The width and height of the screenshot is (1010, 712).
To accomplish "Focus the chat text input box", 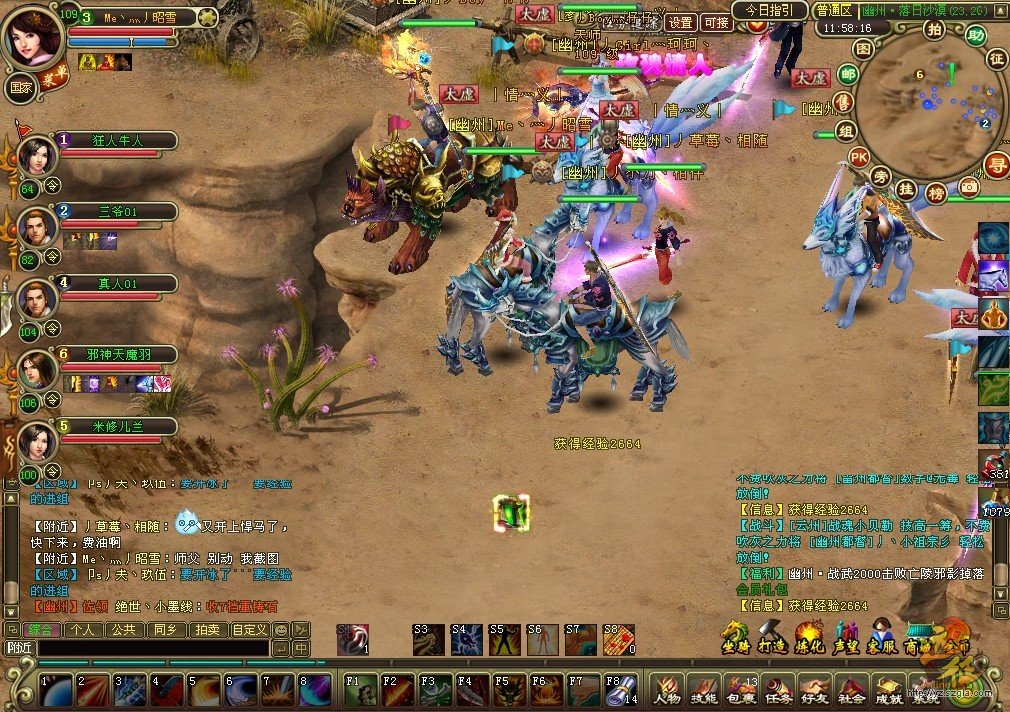I will [150, 648].
